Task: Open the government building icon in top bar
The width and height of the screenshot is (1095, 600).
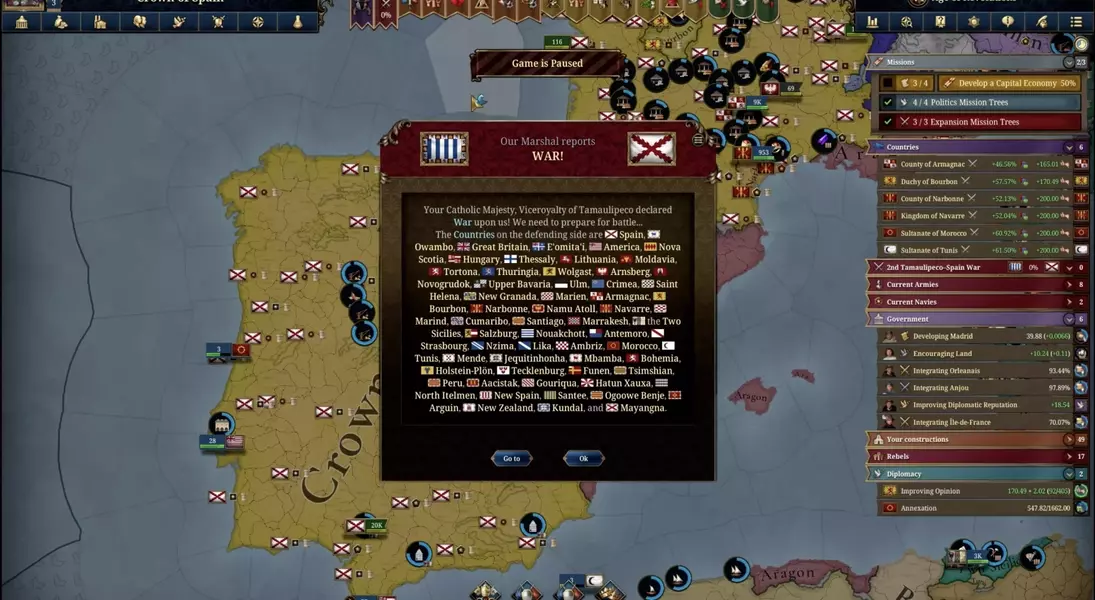Action: [x=21, y=22]
